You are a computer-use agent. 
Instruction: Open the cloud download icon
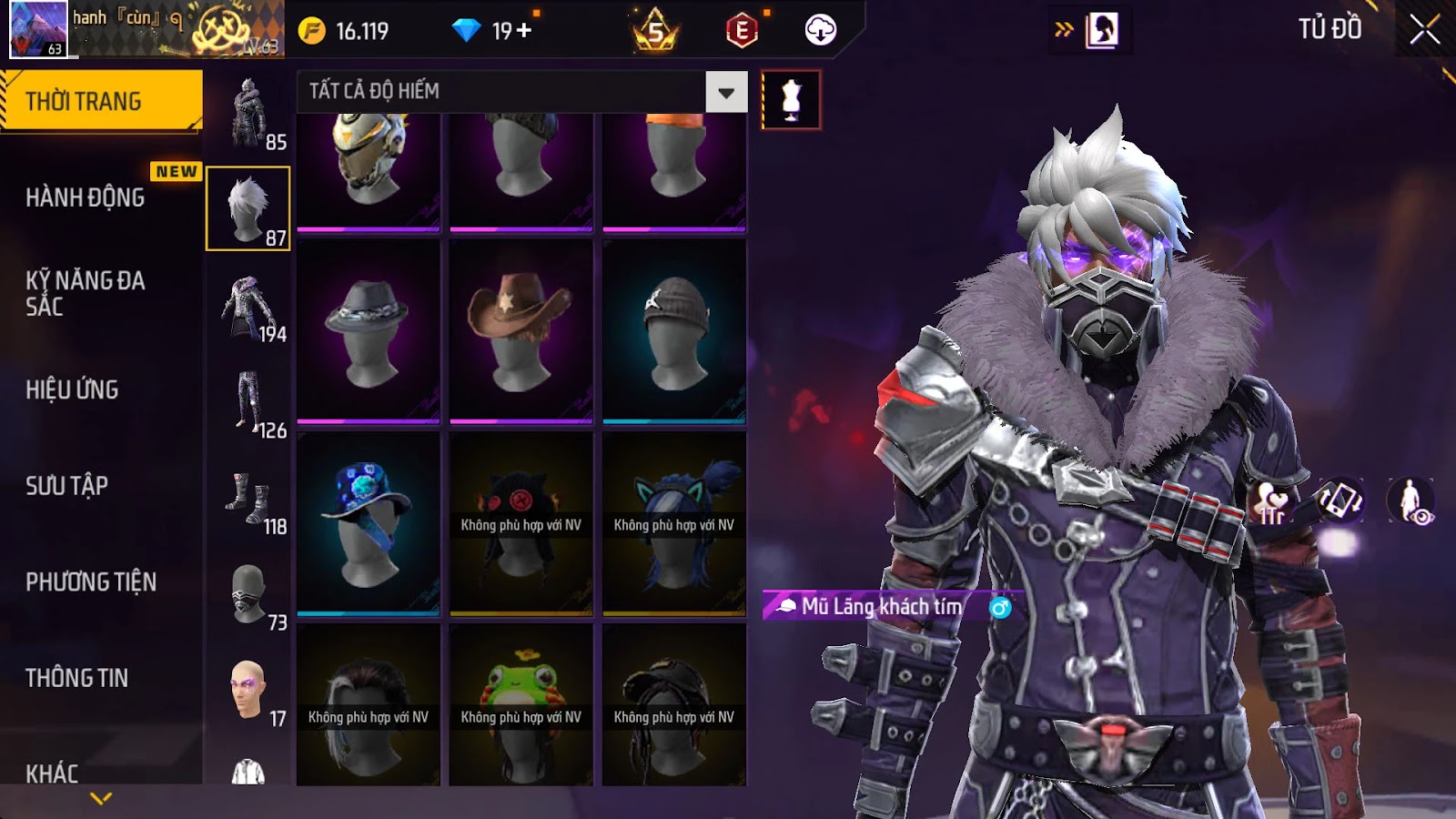820,31
